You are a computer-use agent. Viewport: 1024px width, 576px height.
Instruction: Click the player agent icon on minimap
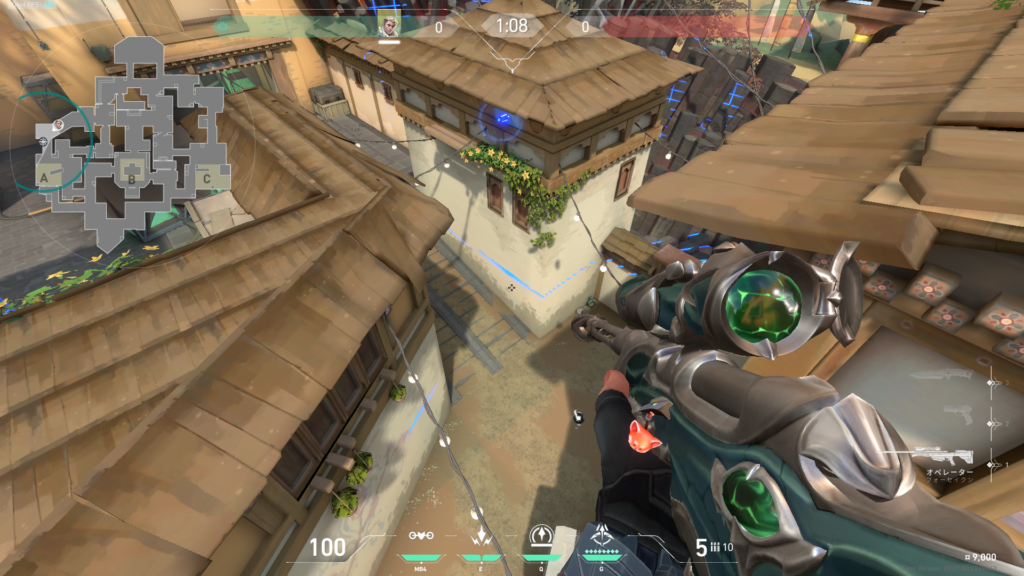58,124
